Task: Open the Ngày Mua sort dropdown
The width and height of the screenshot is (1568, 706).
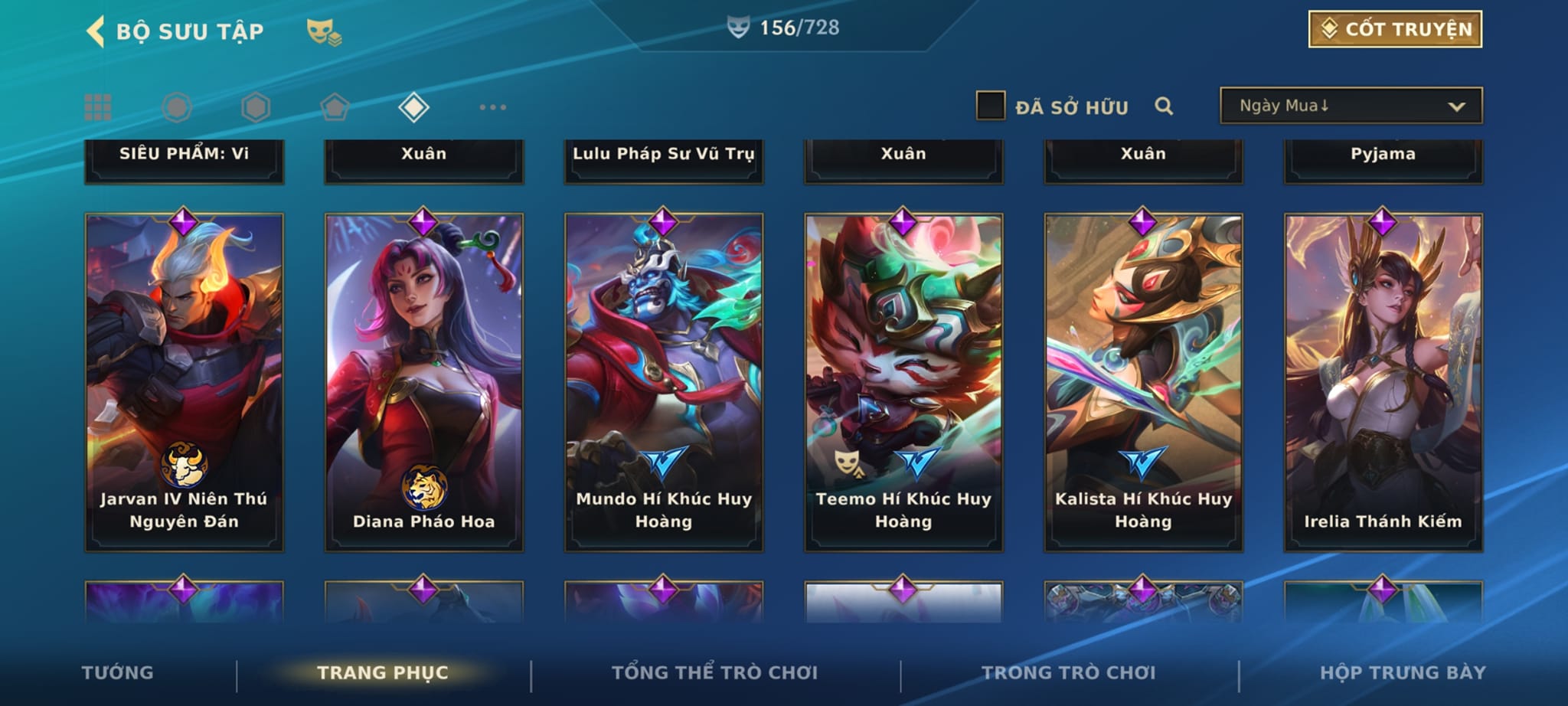Action: click(x=1351, y=106)
